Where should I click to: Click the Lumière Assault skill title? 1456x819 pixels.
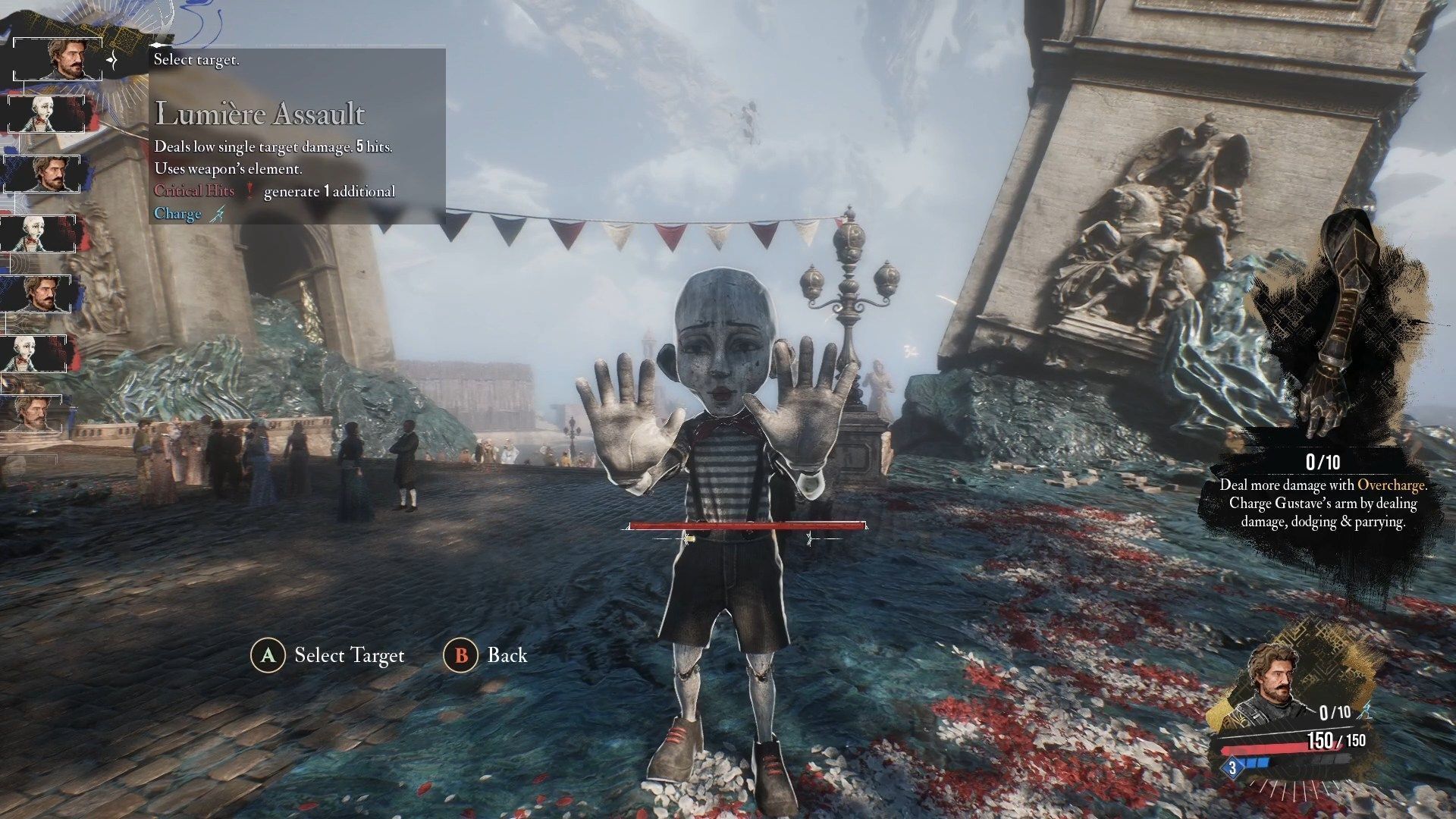[260, 115]
